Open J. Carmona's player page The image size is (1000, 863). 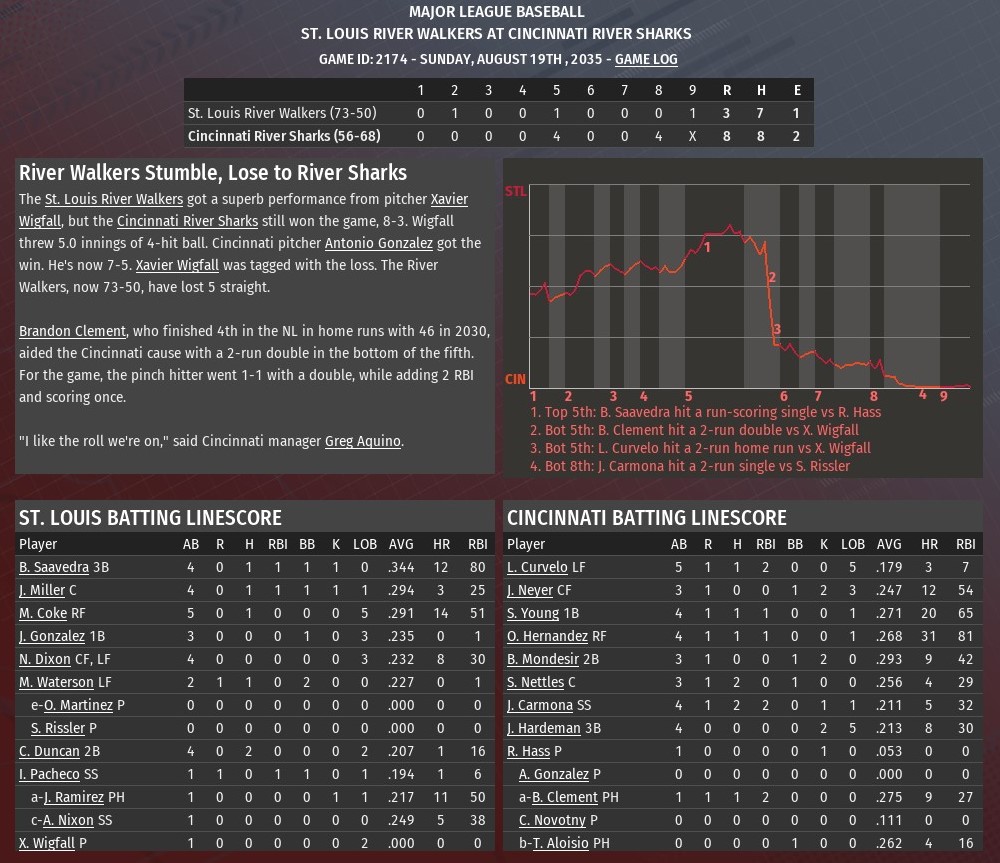540,705
